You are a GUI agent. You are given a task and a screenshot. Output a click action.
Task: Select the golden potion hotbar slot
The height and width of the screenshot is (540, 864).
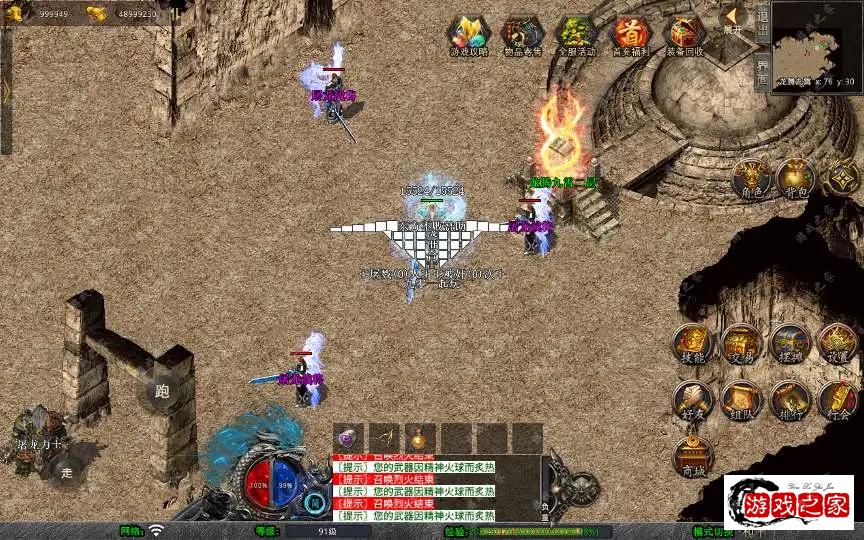[x=420, y=438]
